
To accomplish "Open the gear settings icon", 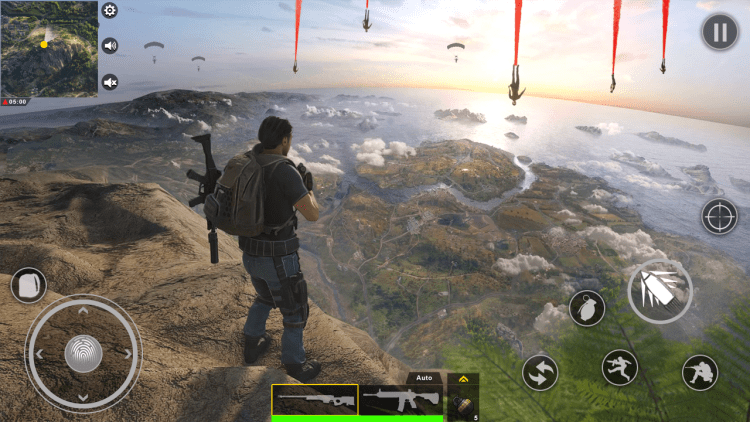I will pyautogui.click(x=110, y=11).
